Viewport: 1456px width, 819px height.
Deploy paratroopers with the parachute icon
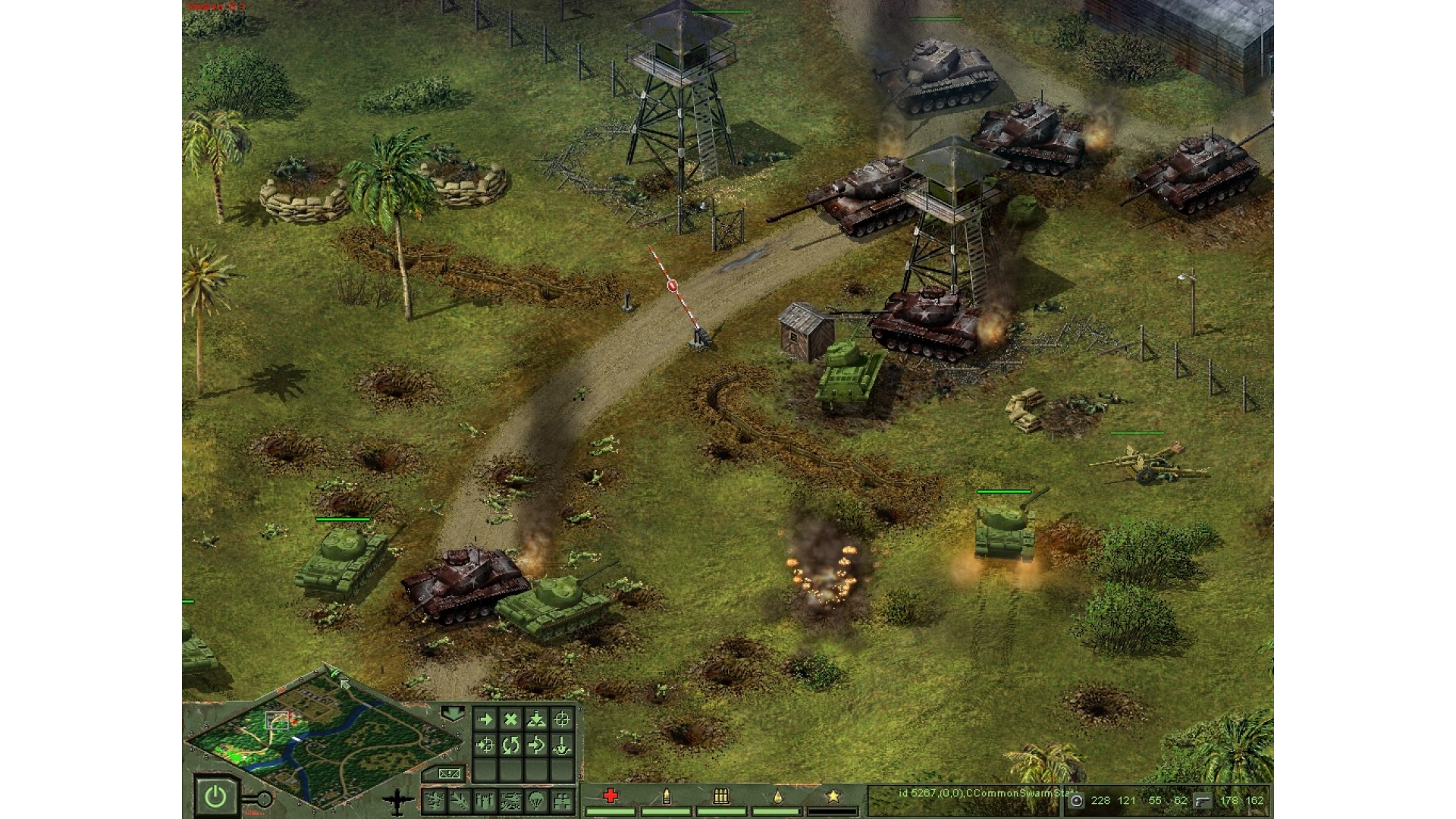pos(536,800)
